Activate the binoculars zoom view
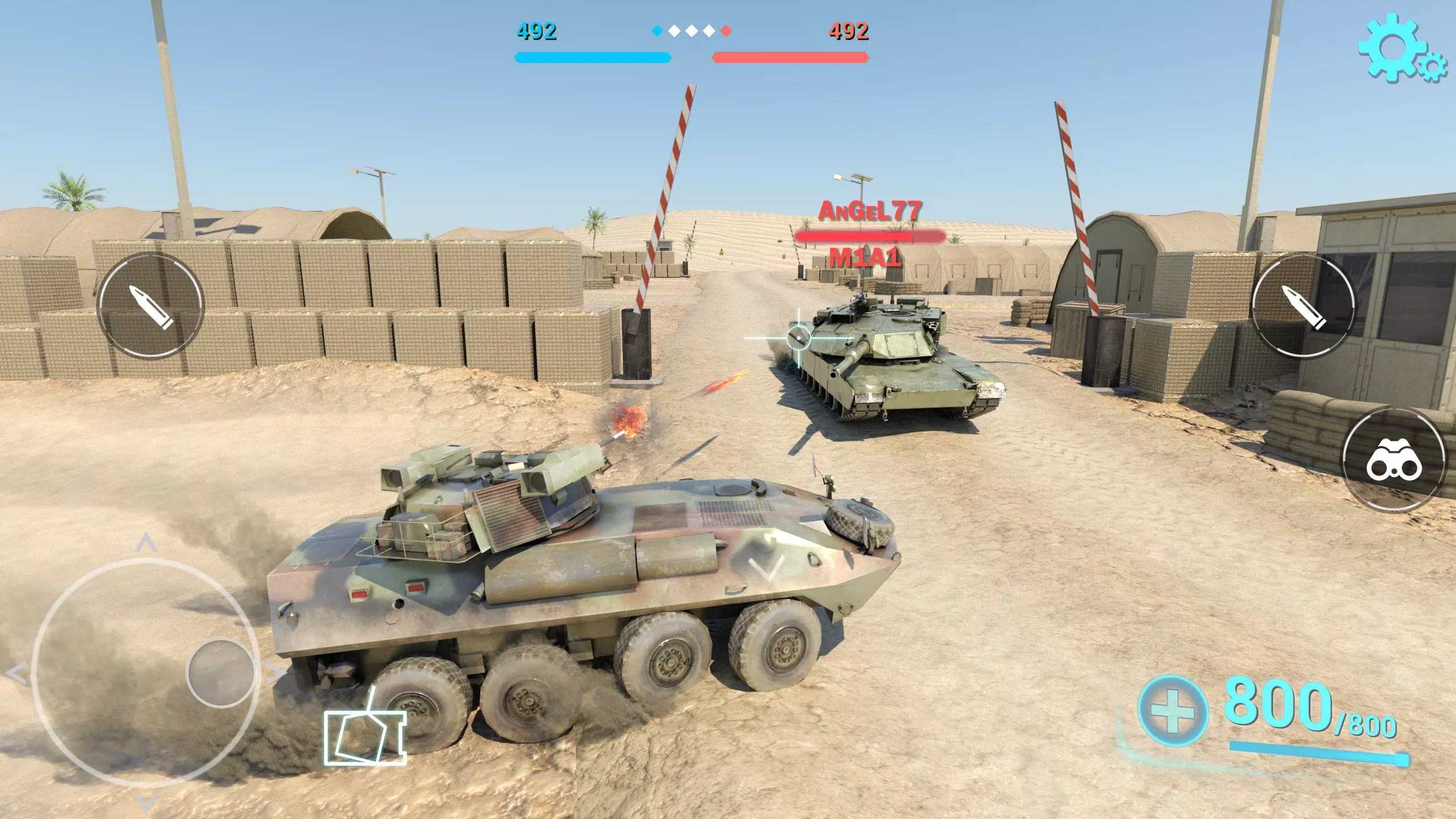 coord(1394,461)
